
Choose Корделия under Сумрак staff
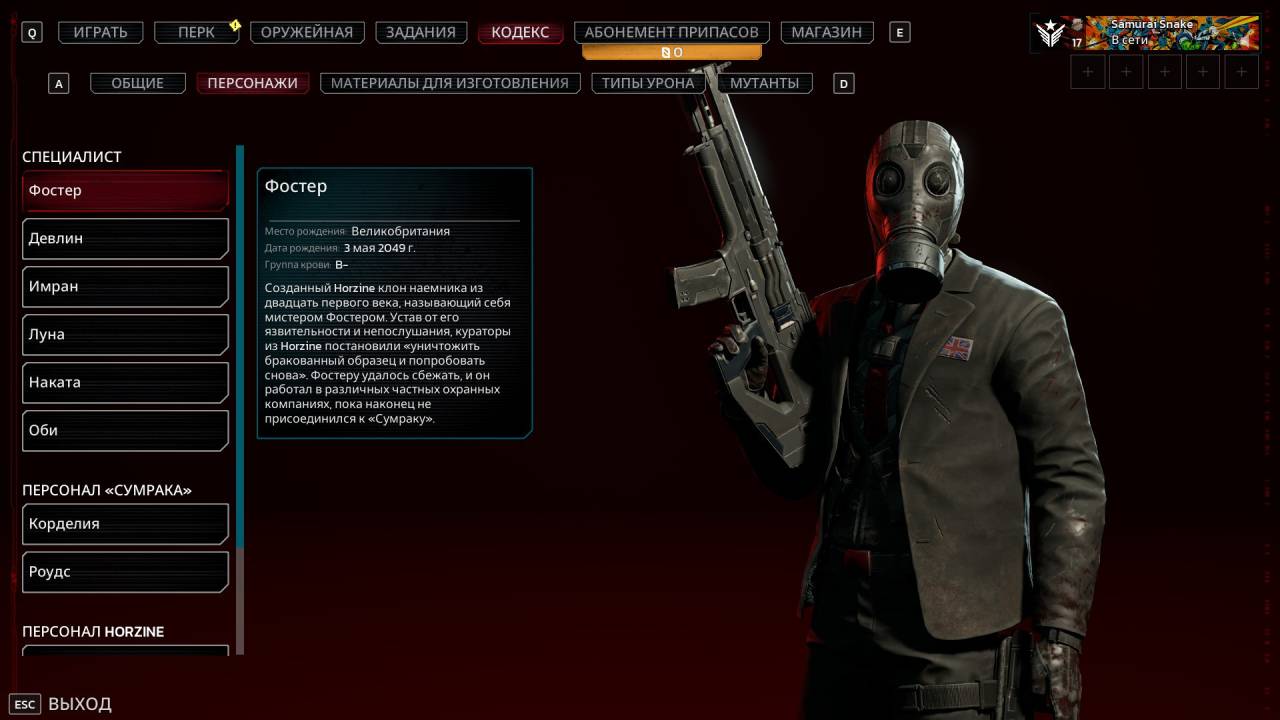pyautogui.click(x=125, y=523)
